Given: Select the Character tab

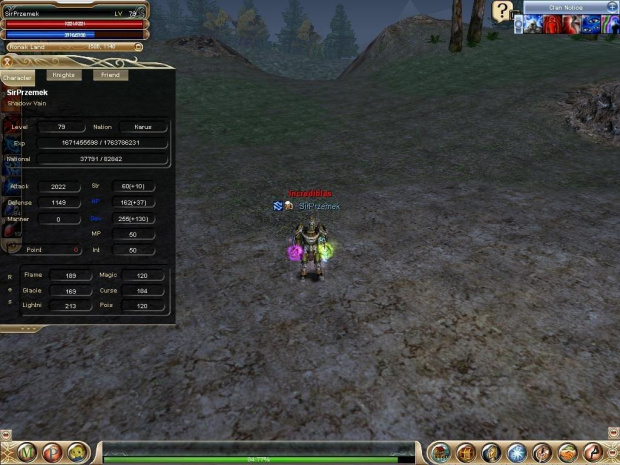Looking at the screenshot, I should [18, 77].
